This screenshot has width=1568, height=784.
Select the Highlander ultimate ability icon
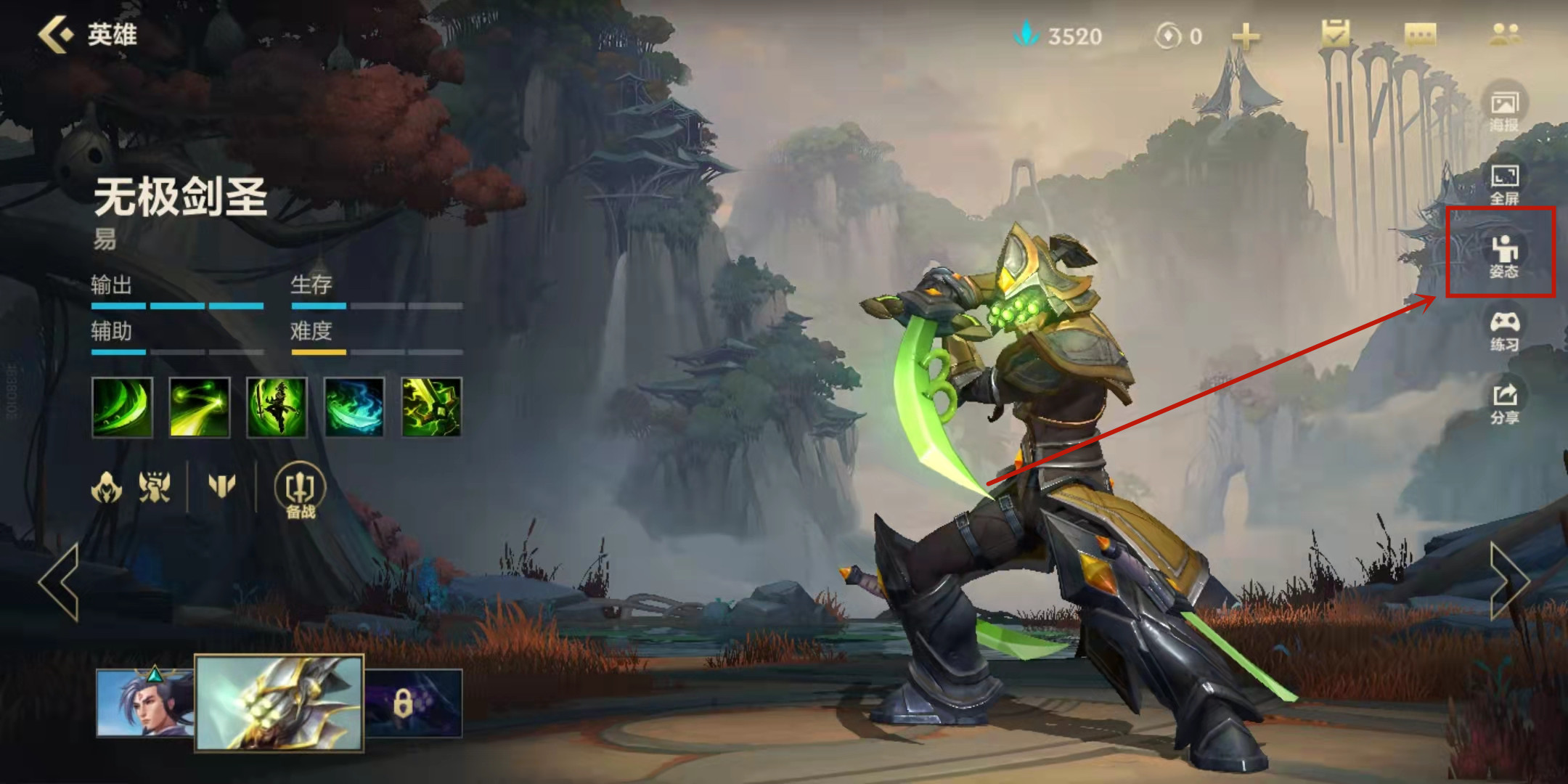click(431, 407)
